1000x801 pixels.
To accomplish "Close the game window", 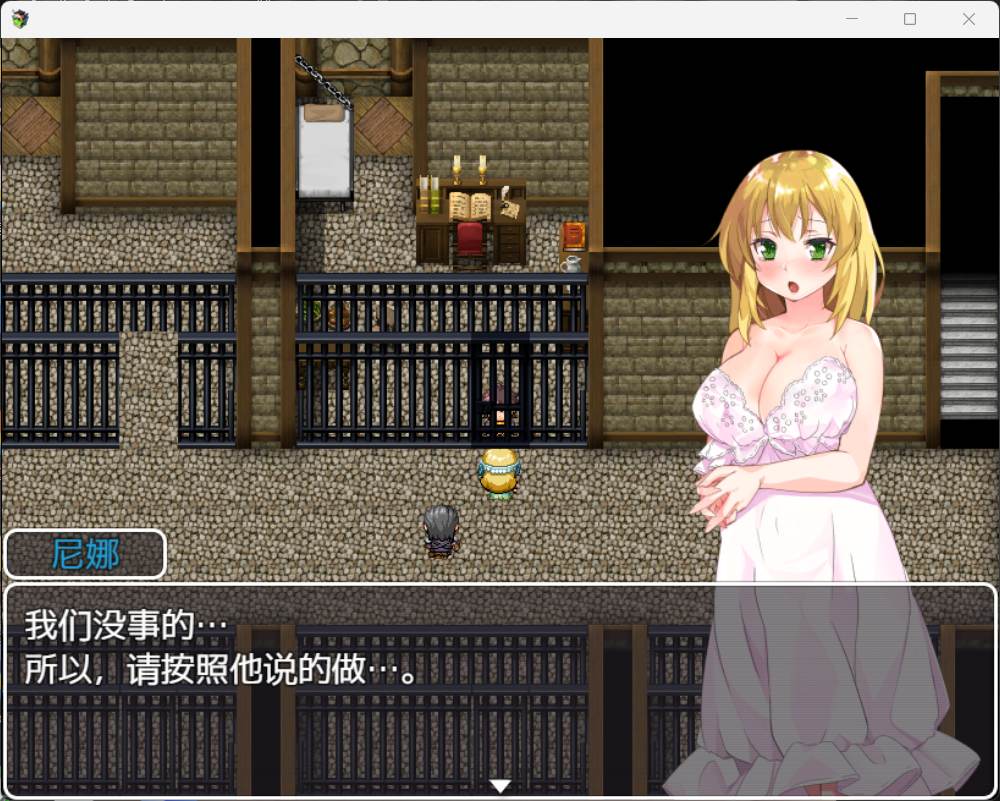I will [x=968, y=19].
